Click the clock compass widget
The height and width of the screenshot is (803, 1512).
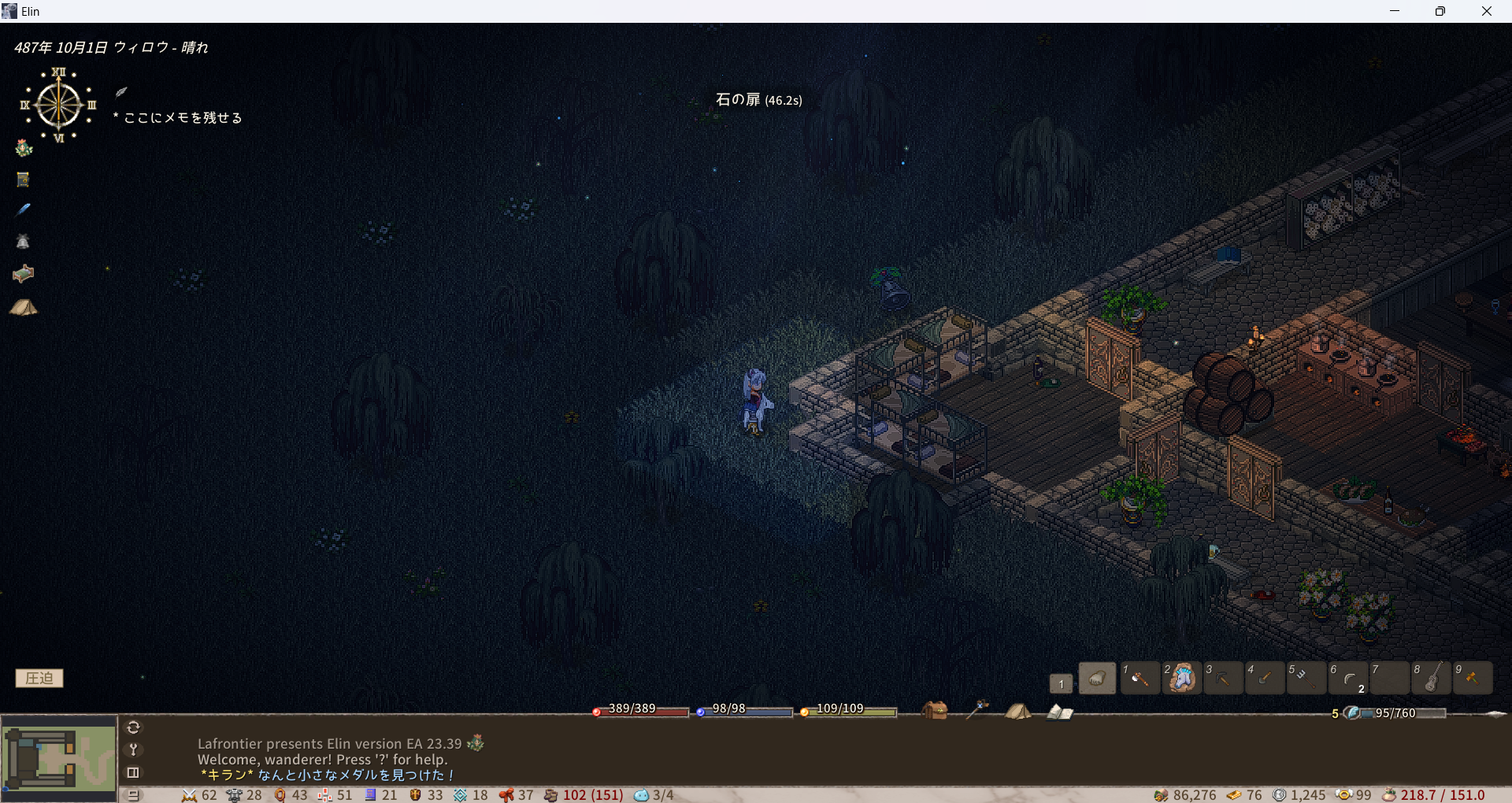pyautogui.click(x=58, y=105)
